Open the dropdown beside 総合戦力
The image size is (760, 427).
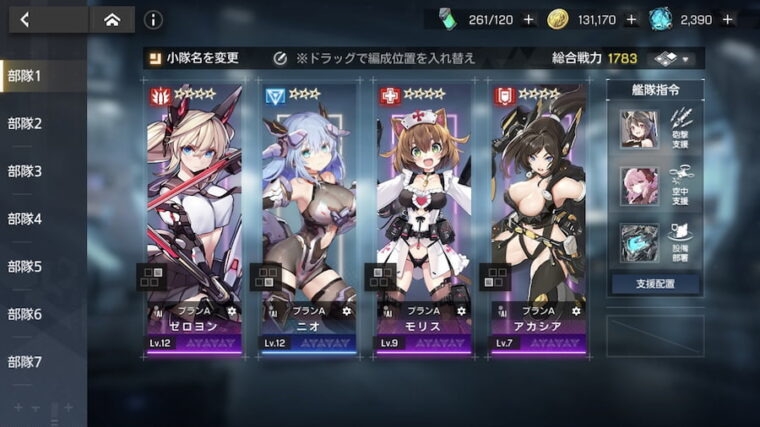(x=673, y=58)
